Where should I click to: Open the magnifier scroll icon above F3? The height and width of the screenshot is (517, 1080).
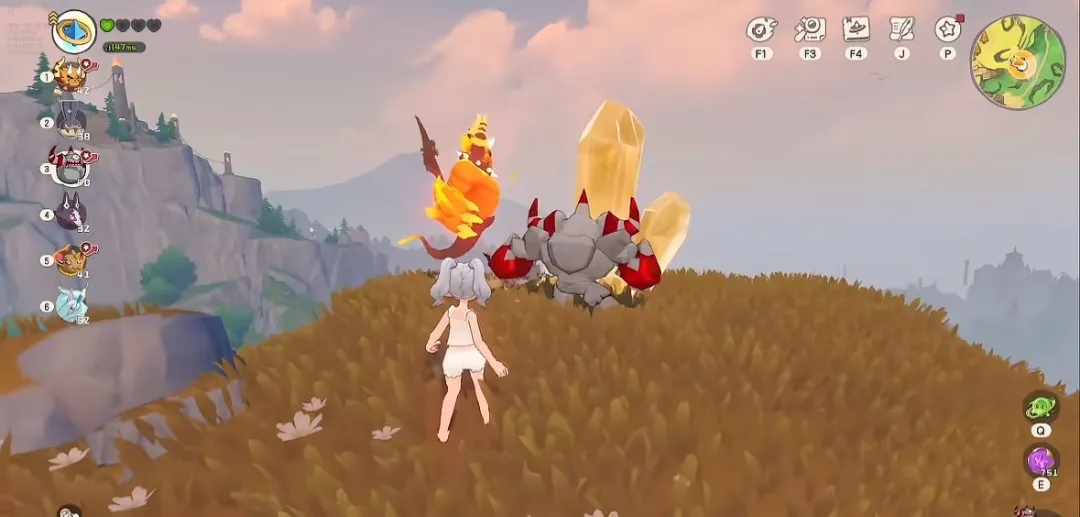[809, 29]
